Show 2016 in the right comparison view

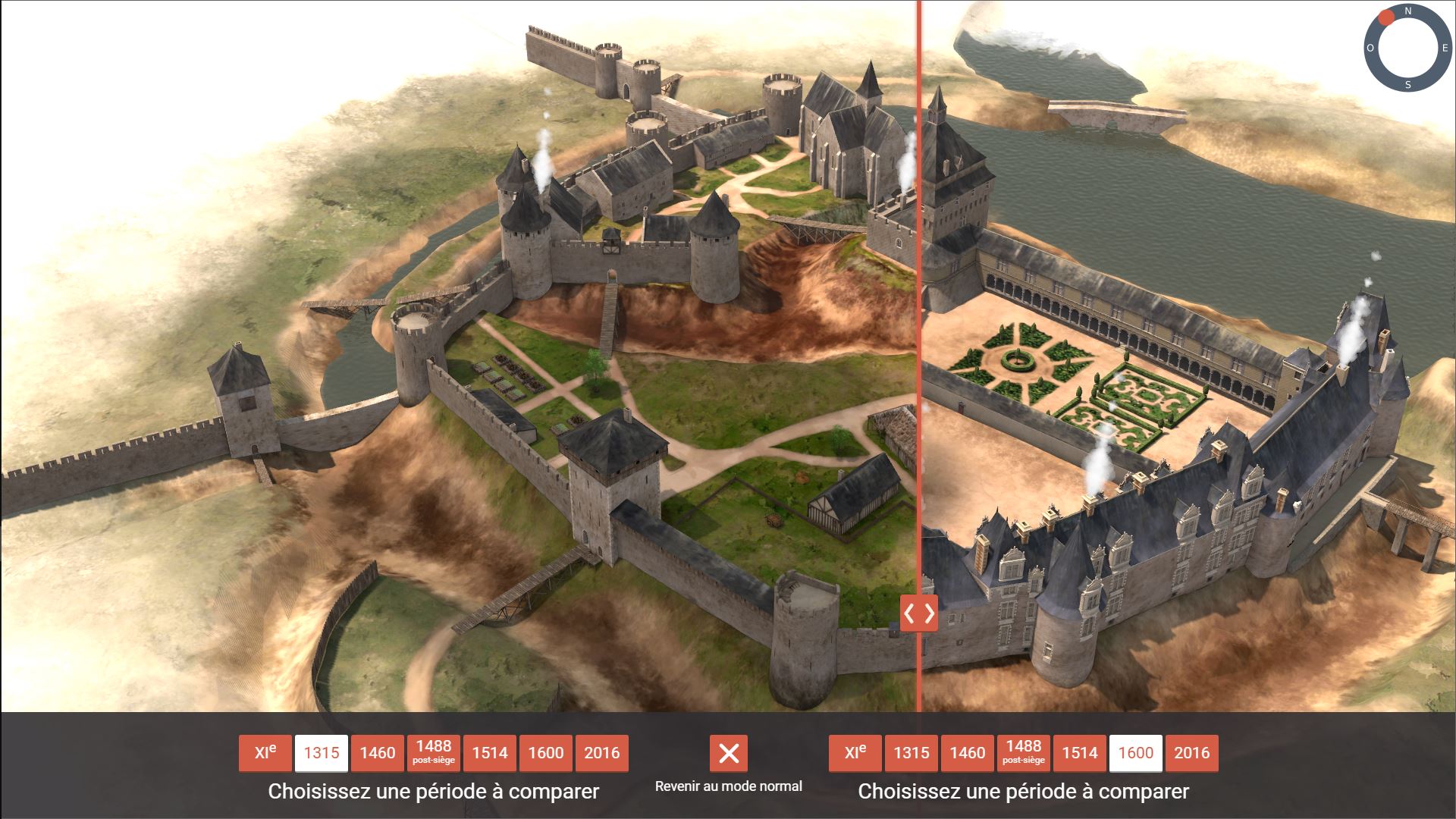[1192, 753]
